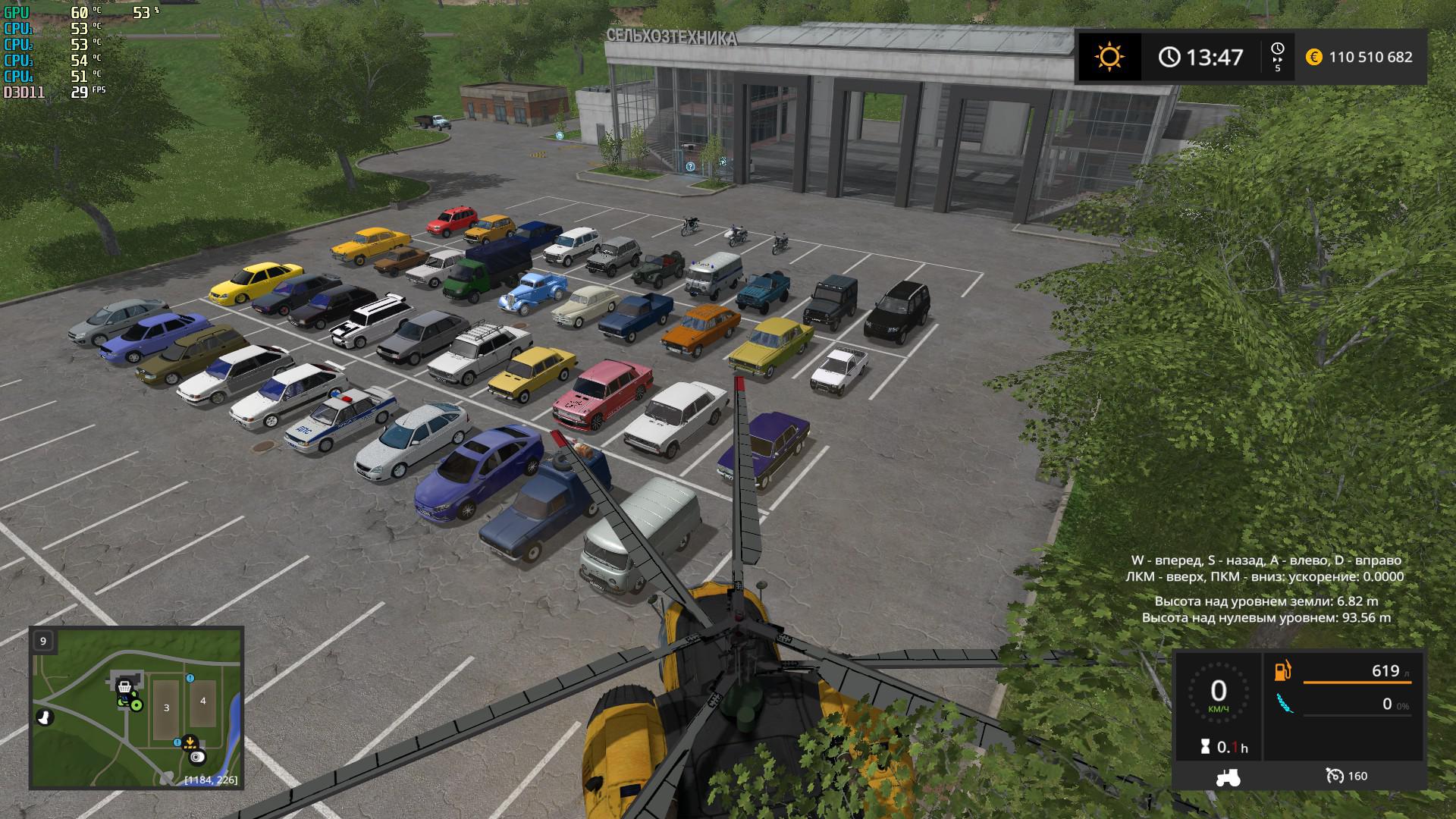Click the green vehicle position marker on minimap
This screenshot has width=1456, height=819.
[135, 705]
